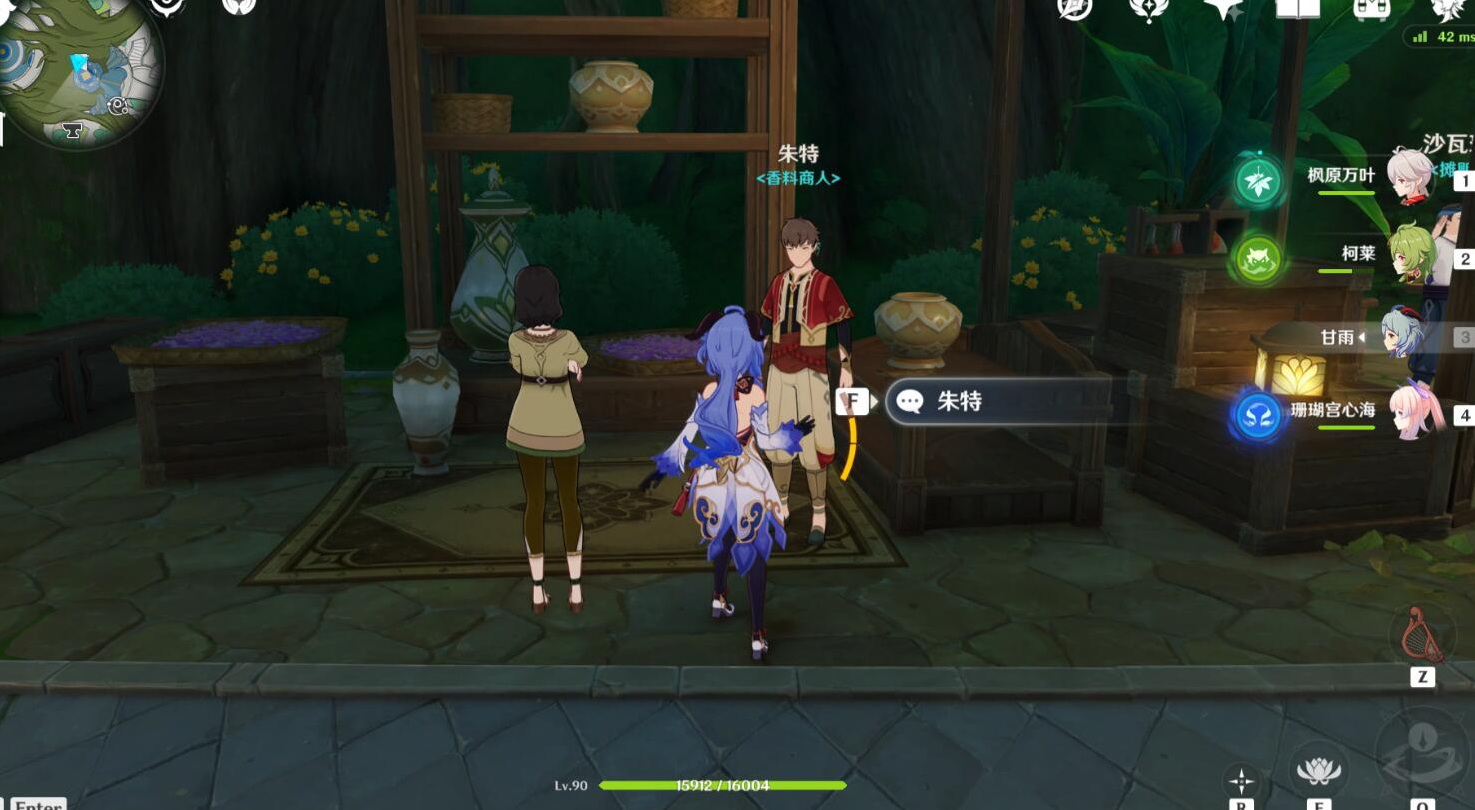Open the character head menu icon
1475x810 pixels.
point(1445,9)
